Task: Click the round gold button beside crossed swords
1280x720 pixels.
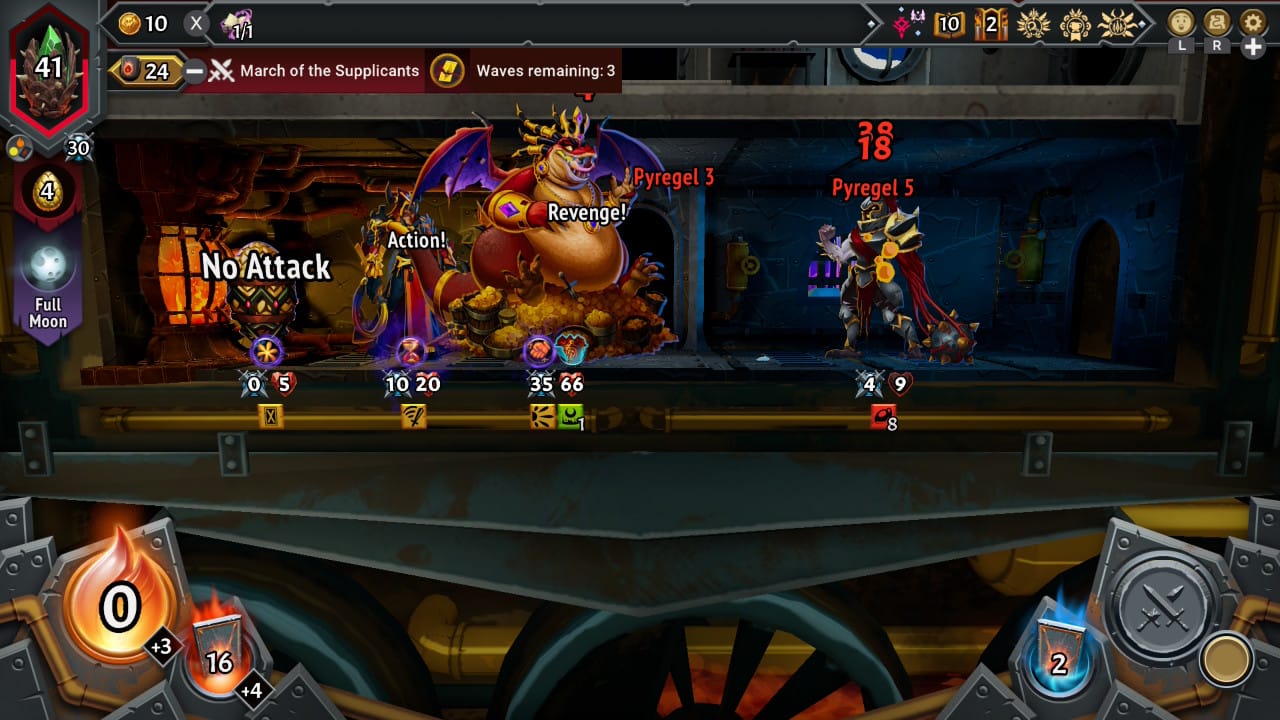Action: [x=1227, y=658]
